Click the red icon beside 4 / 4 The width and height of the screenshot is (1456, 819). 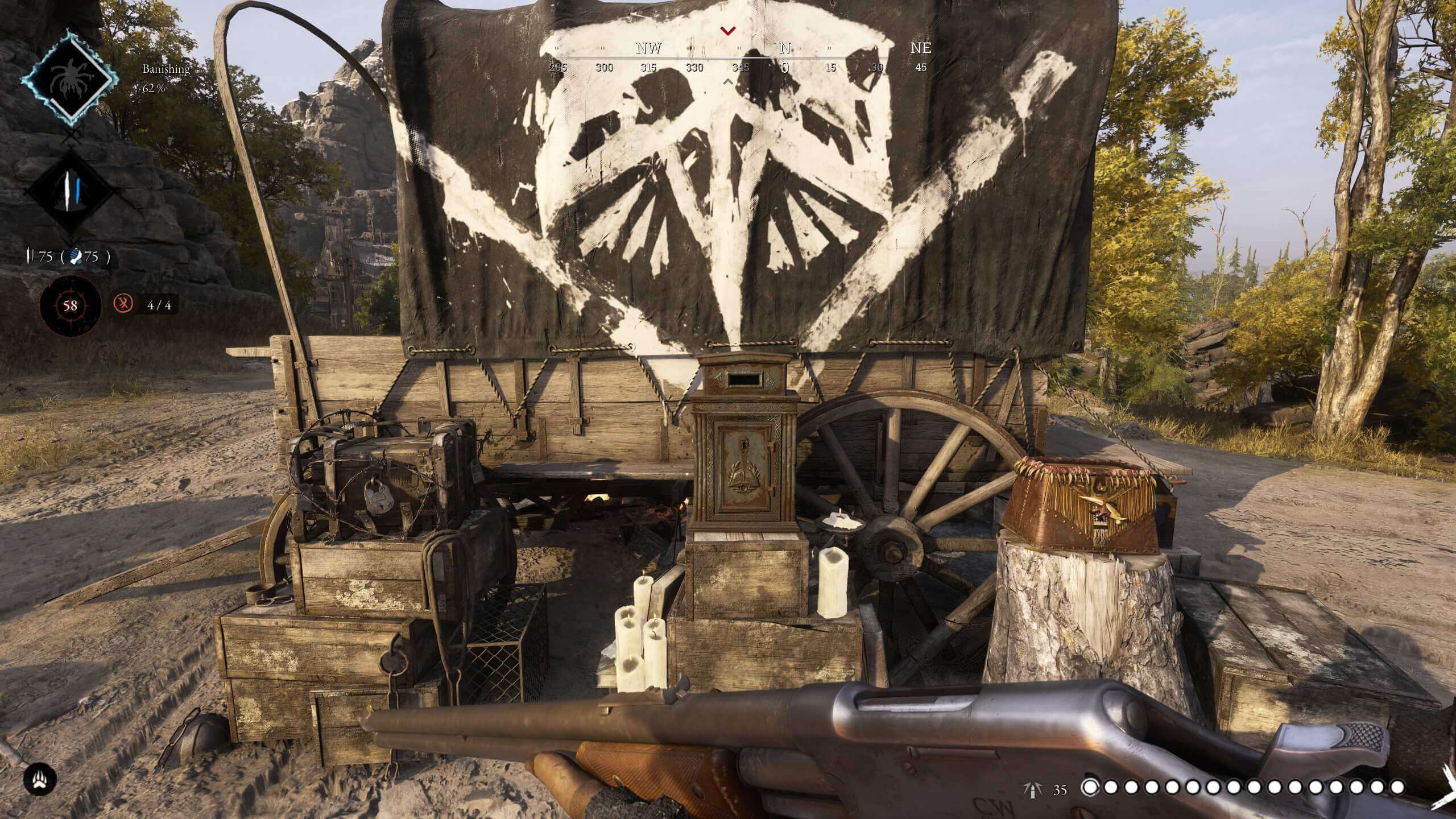pos(123,304)
